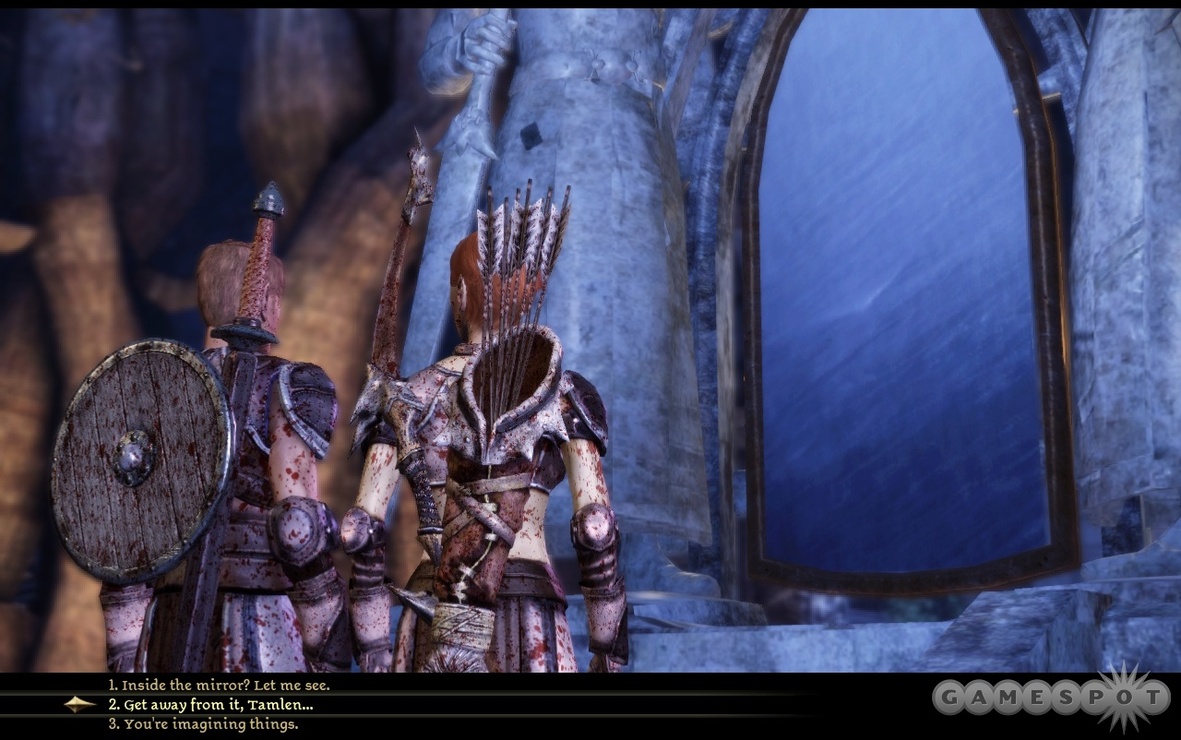Pick the "You're imagining things." response
Viewport: 1181px width, 740px height.
203,724
